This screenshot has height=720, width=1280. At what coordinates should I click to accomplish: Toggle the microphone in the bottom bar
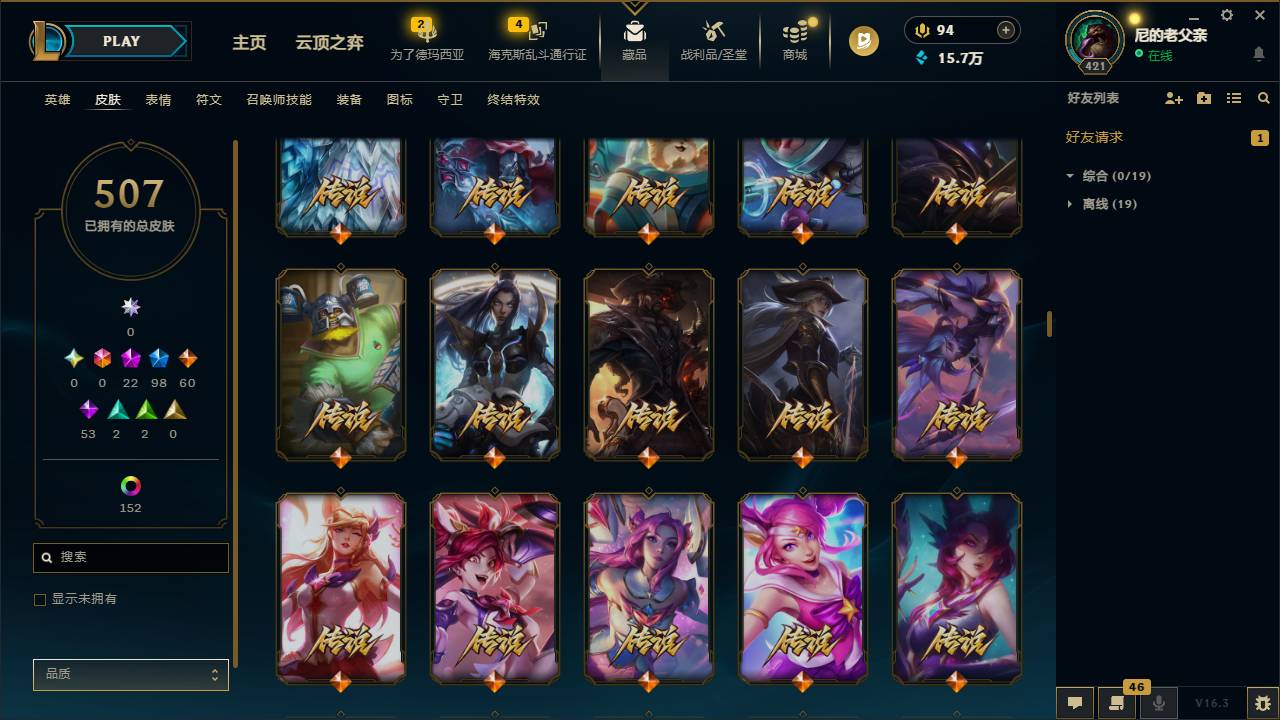point(1158,701)
